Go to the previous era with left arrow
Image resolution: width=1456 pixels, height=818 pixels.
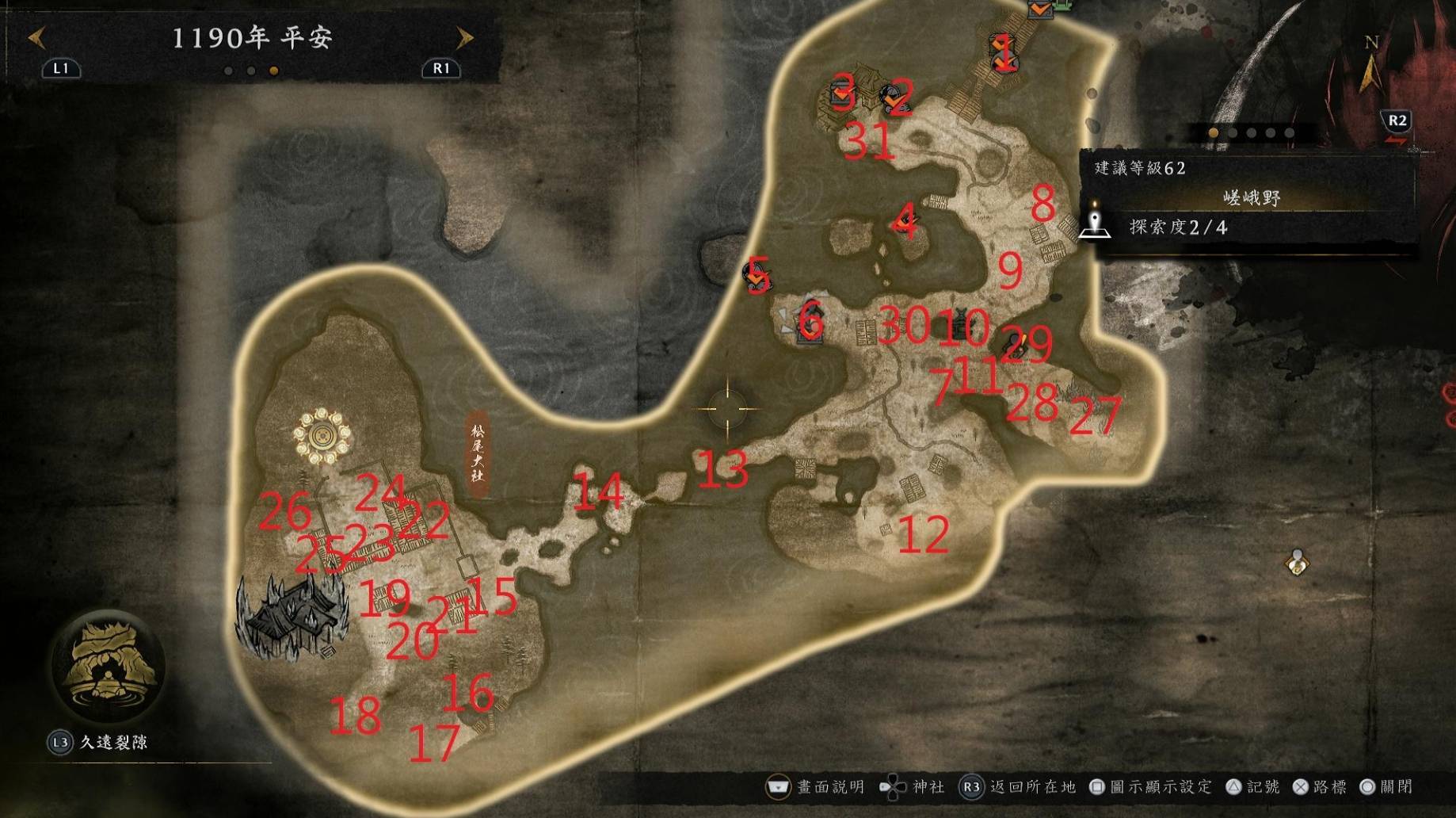pos(37,37)
